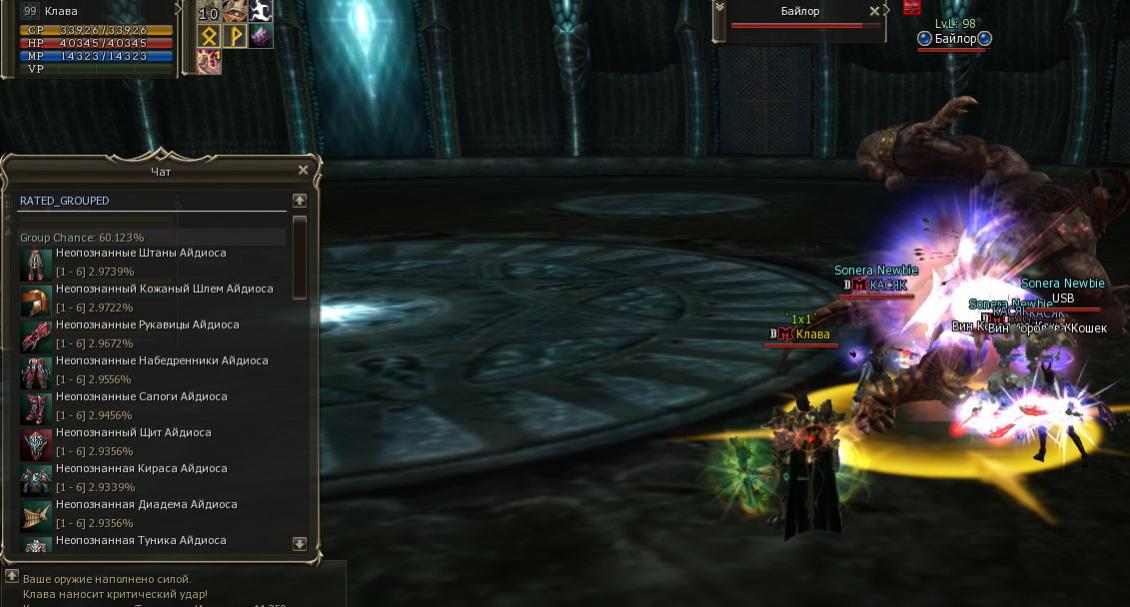The image size is (1130, 607).
Task: Close the Байлор target window
Action: pos(875,11)
